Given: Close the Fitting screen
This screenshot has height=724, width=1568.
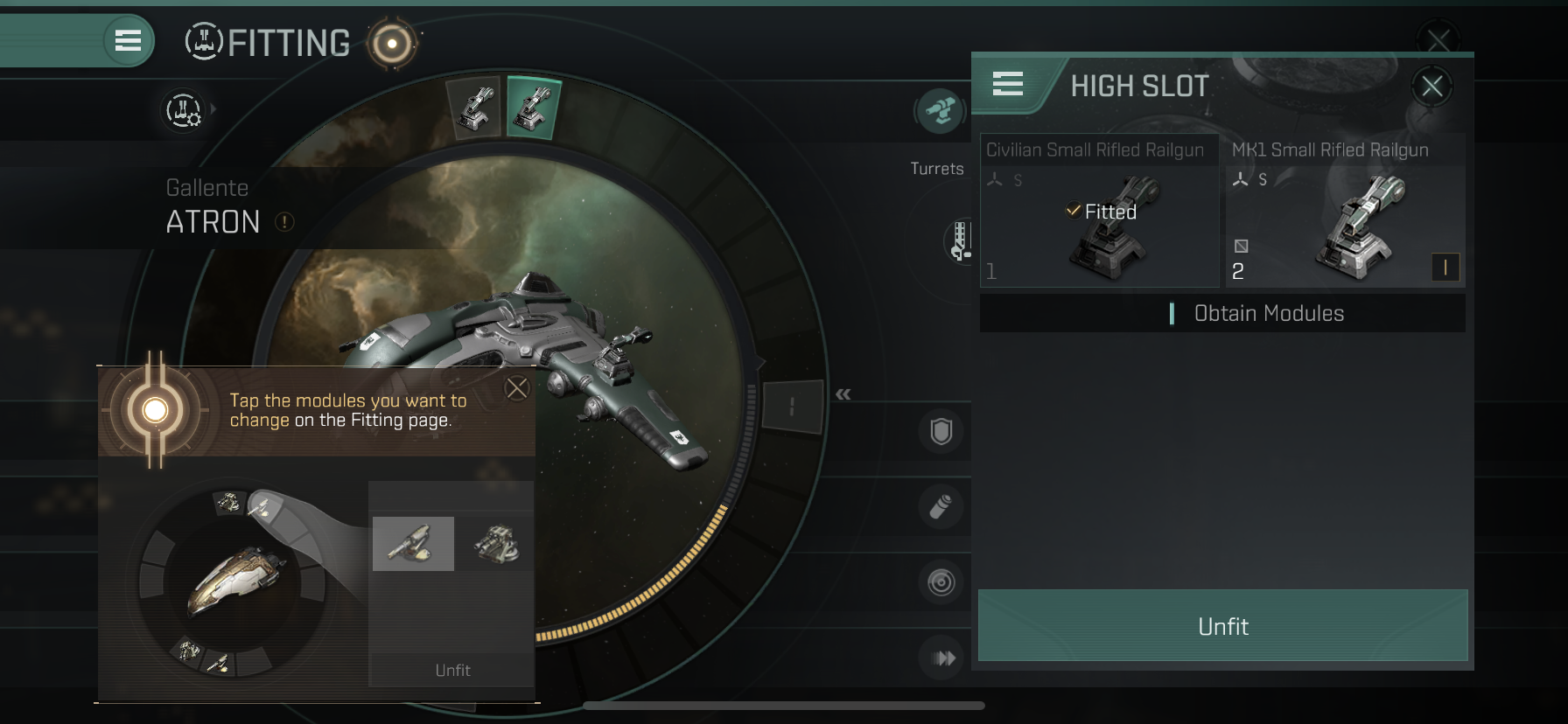Looking at the screenshot, I should point(1438,38).
